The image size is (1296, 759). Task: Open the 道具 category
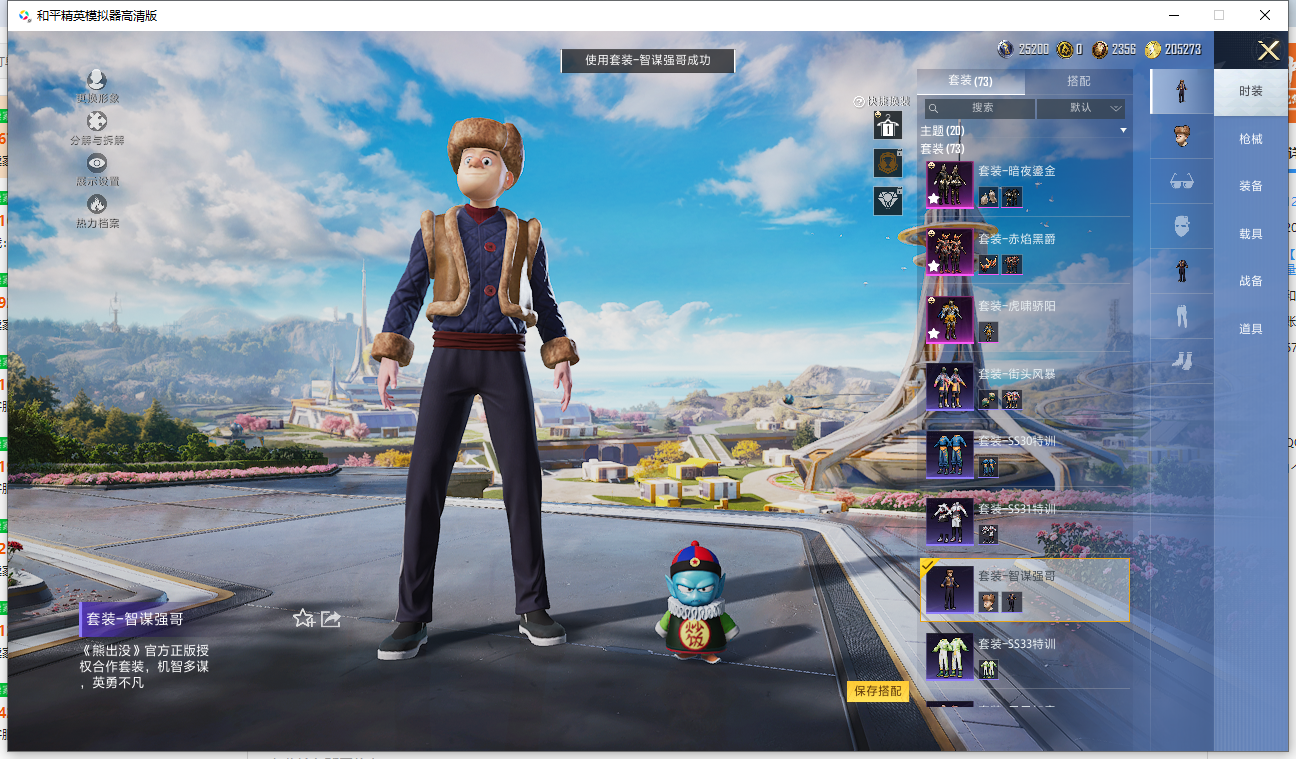click(x=1250, y=329)
